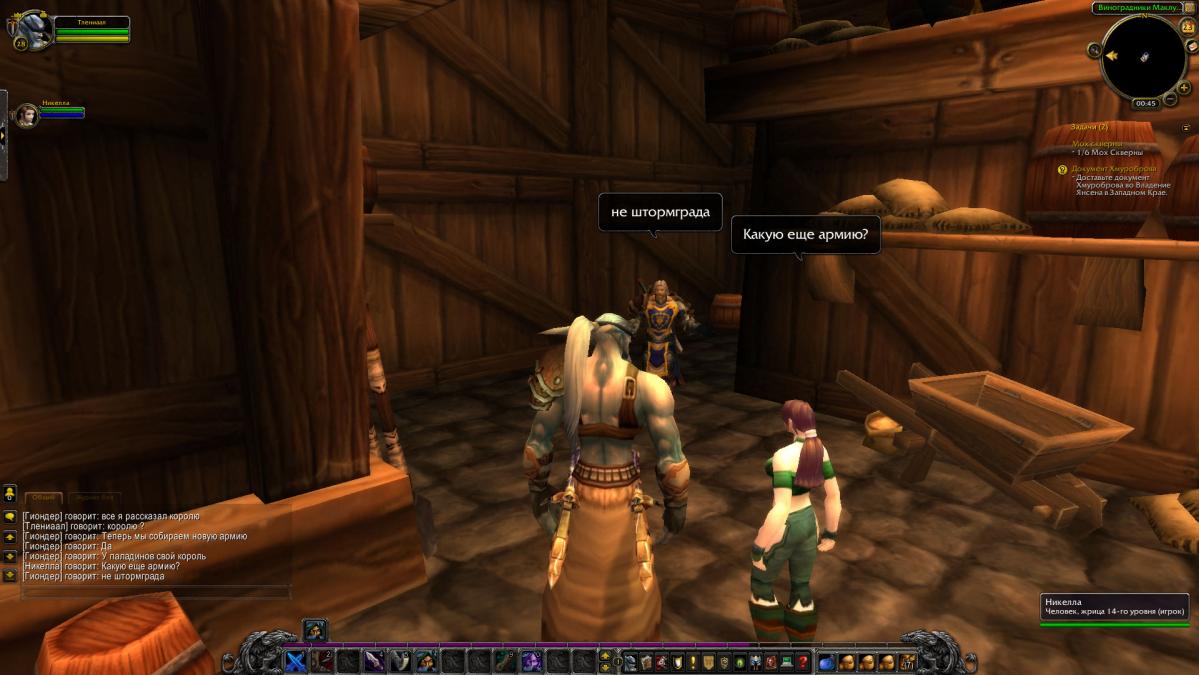Select party member Никелла's portrait

(x=27, y=116)
